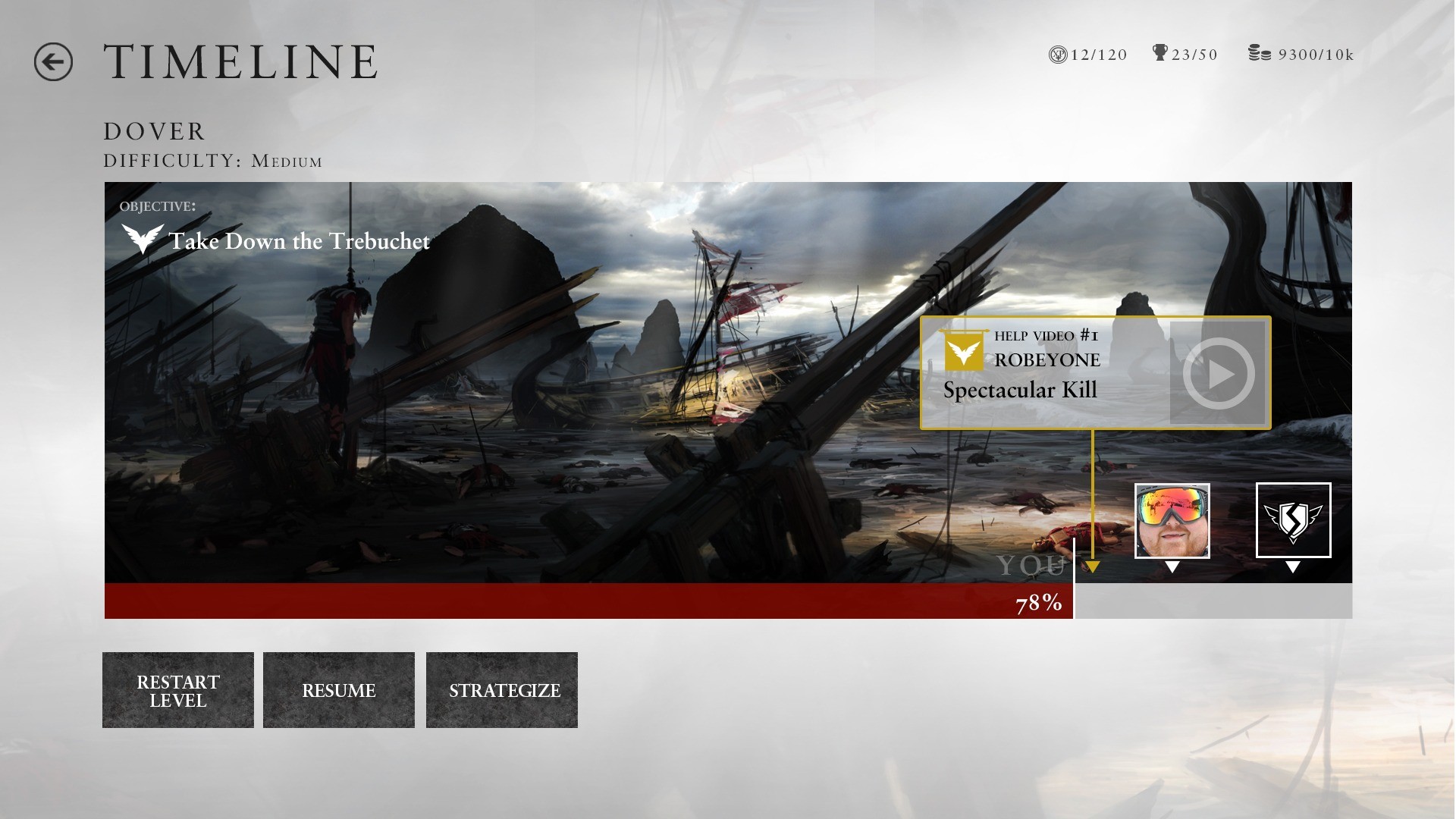The width and height of the screenshot is (1456, 819).
Task: Click the goggles player avatar portrait
Action: [1172, 521]
